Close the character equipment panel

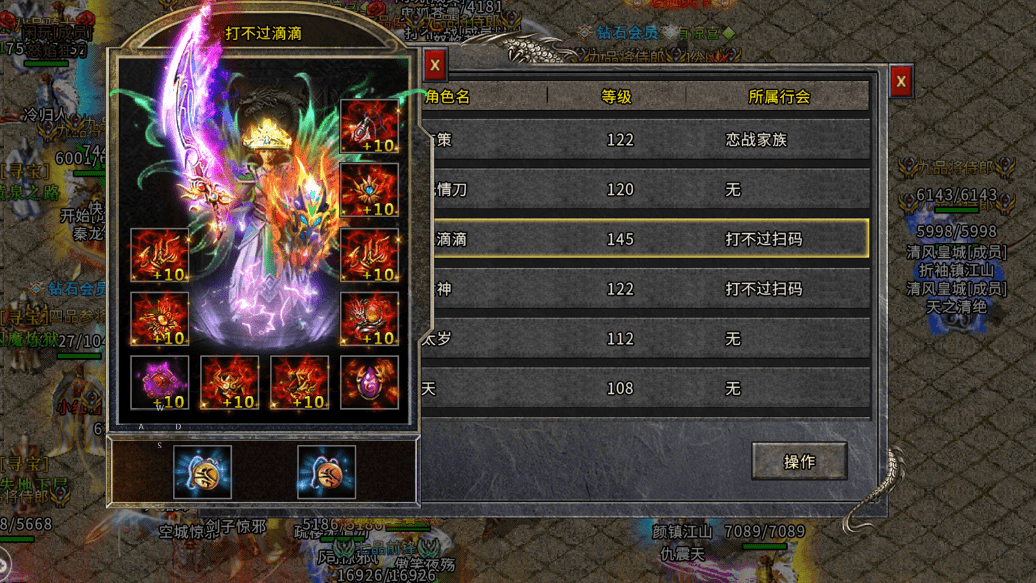435,66
